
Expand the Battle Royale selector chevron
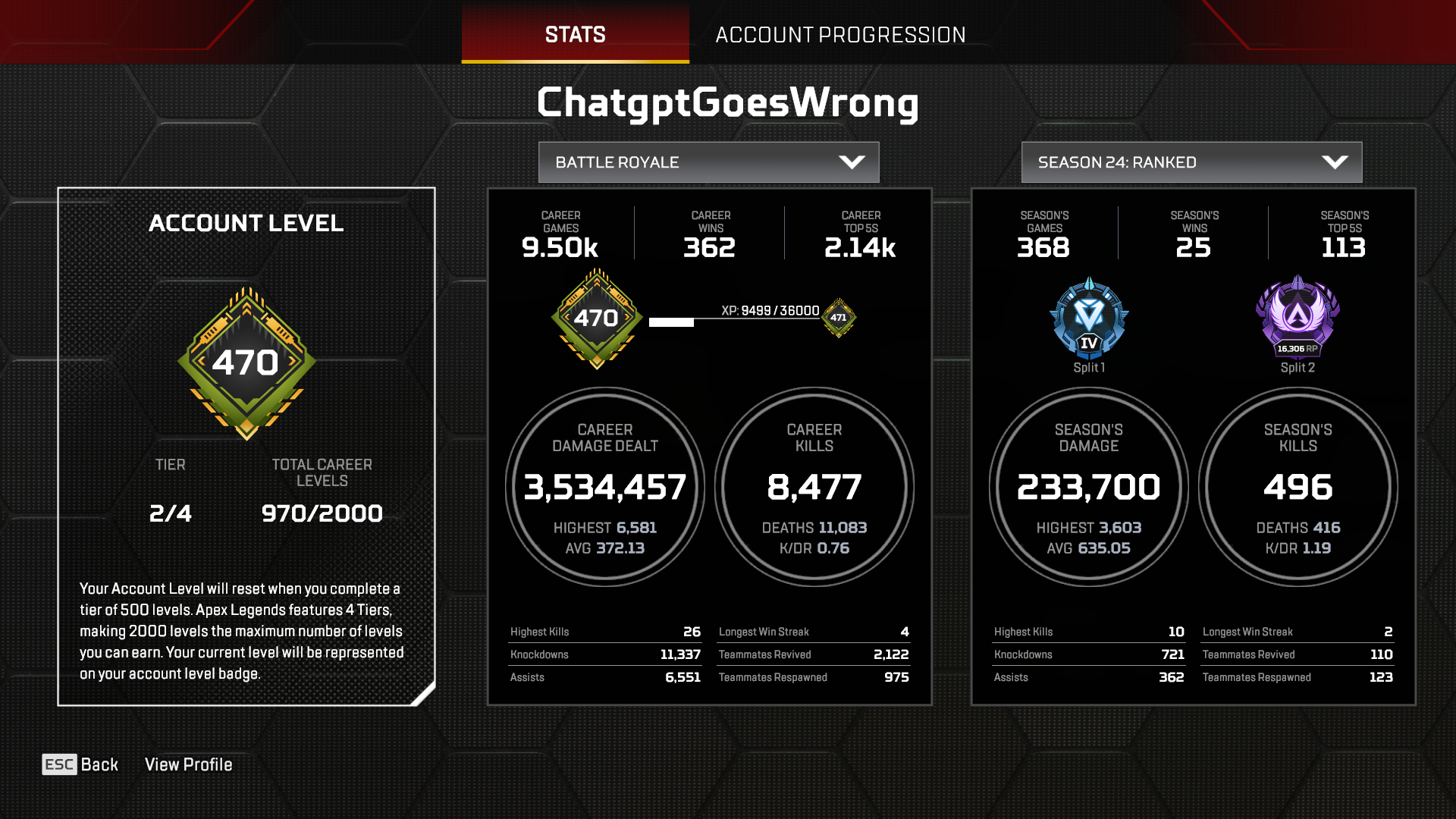pos(852,162)
